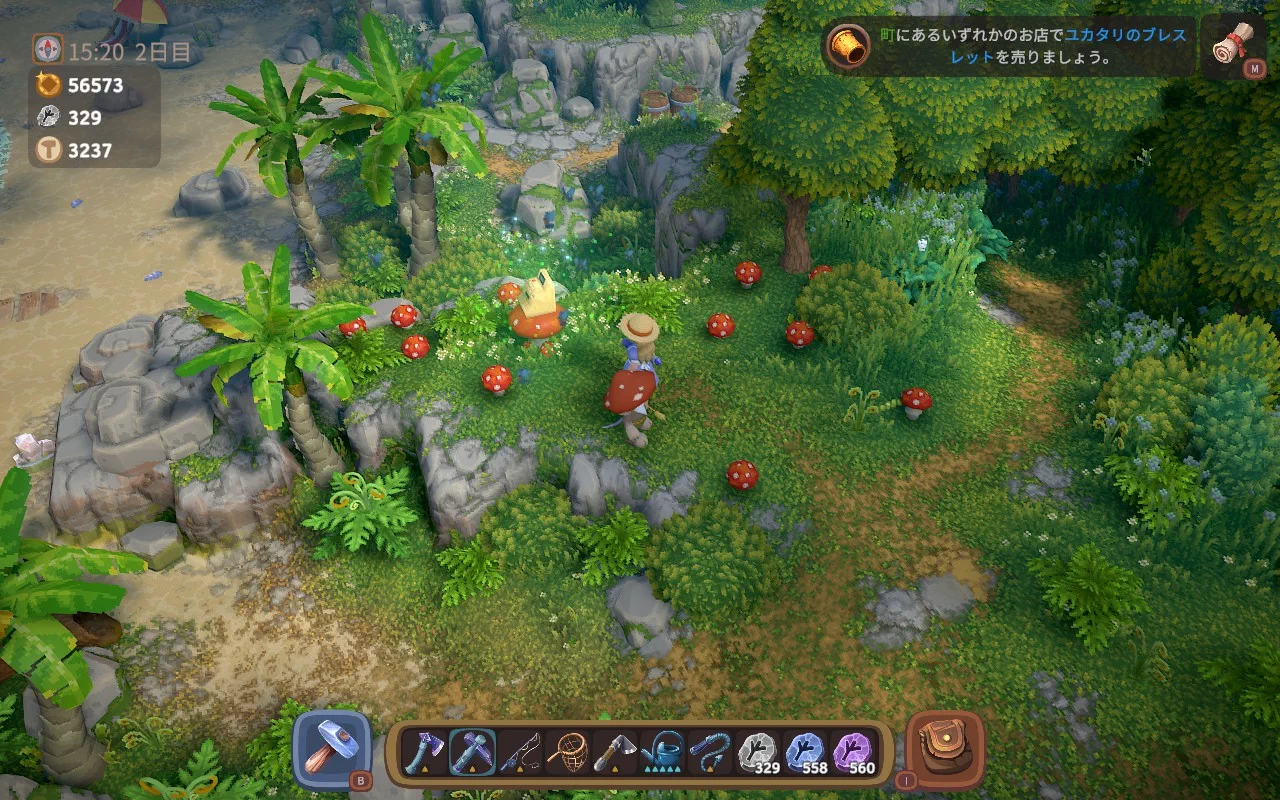Select the grey rune stone stack of 329
The width and height of the screenshot is (1280, 800).
click(759, 751)
